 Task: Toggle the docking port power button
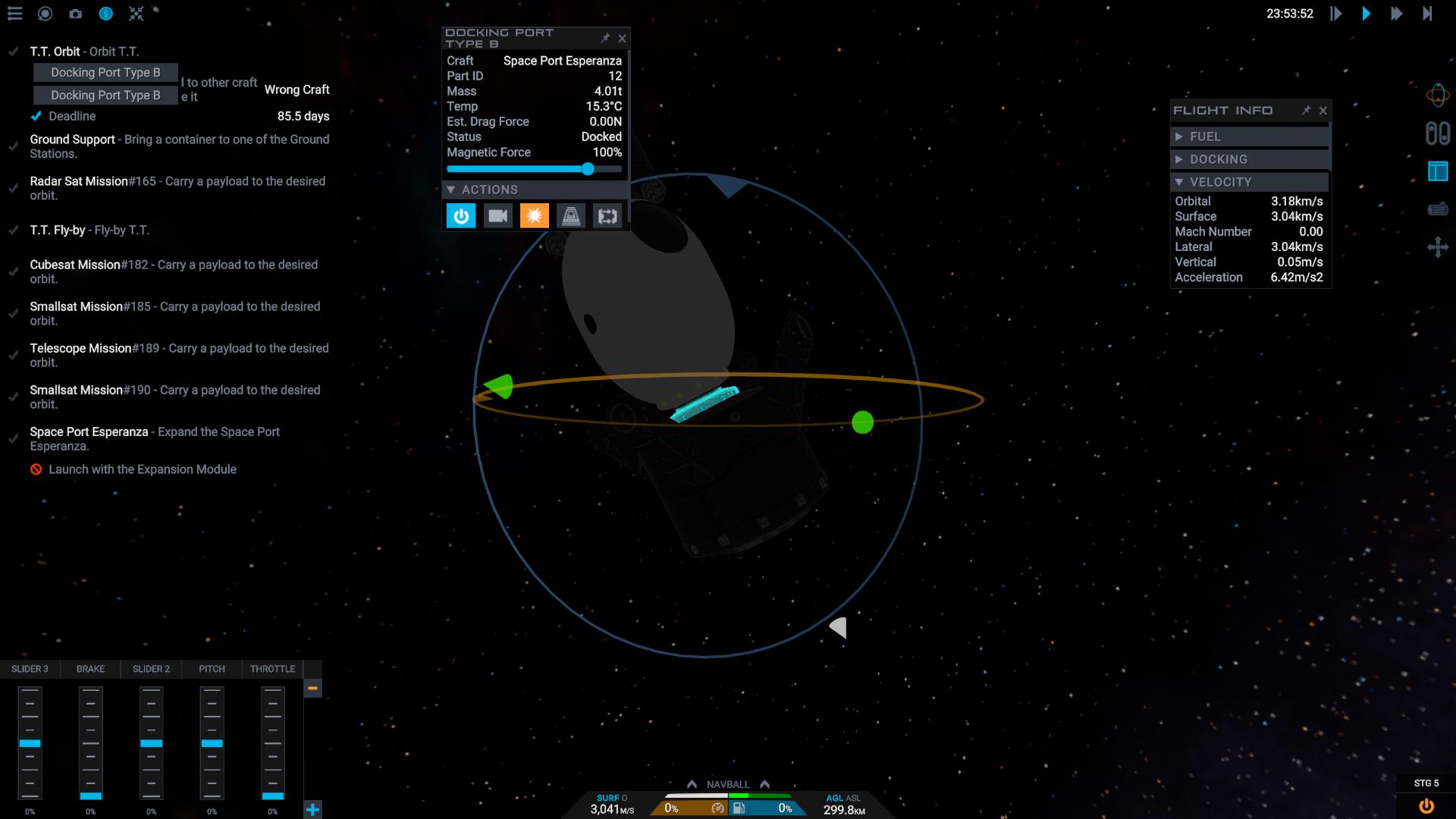pos(461,216)
